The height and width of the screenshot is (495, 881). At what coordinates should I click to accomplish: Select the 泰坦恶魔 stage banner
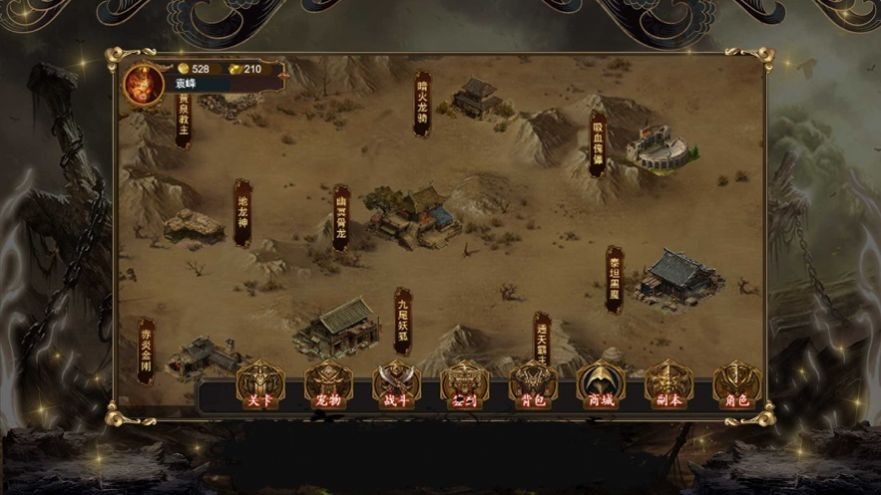pyautogui.click(x=614, y=279)
